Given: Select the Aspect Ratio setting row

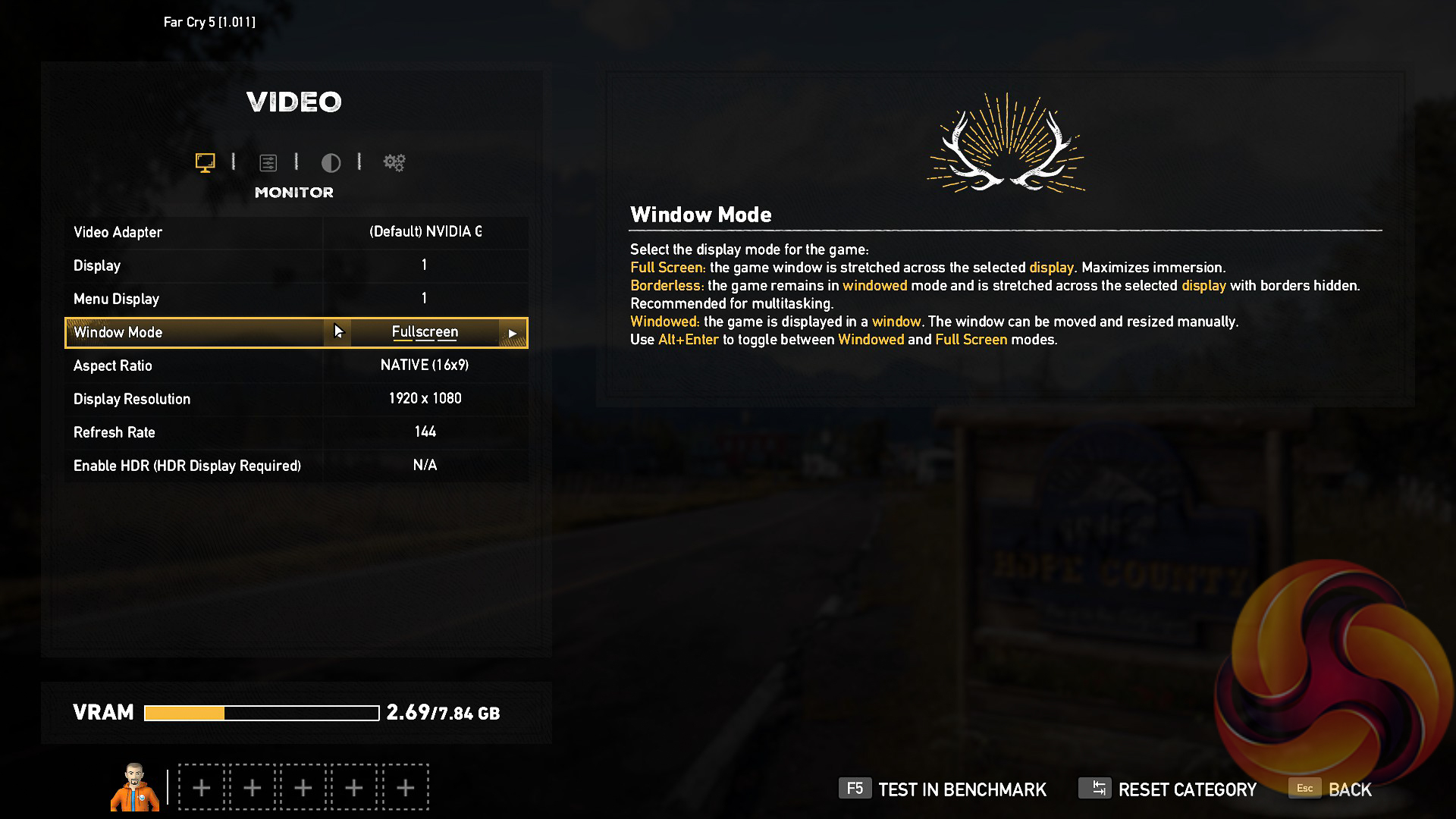Looking at the screenshot, I should tap(296, 366).
